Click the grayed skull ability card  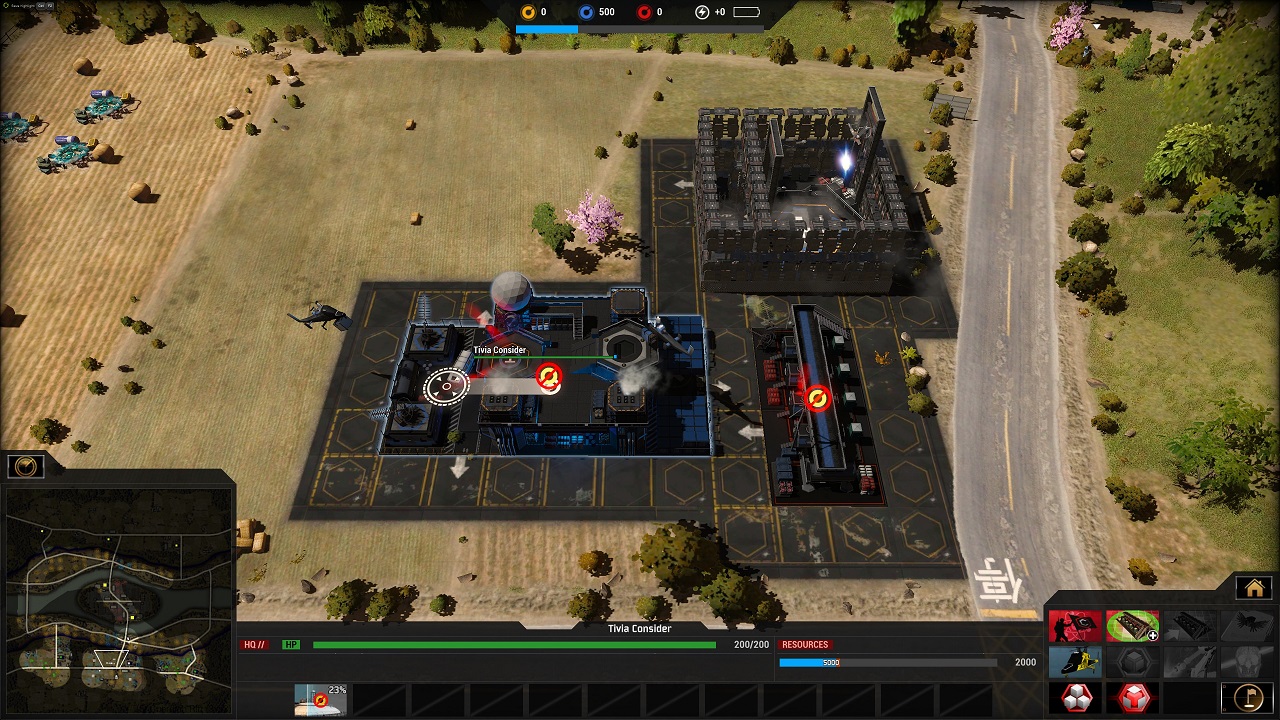tap(1246, 661)
